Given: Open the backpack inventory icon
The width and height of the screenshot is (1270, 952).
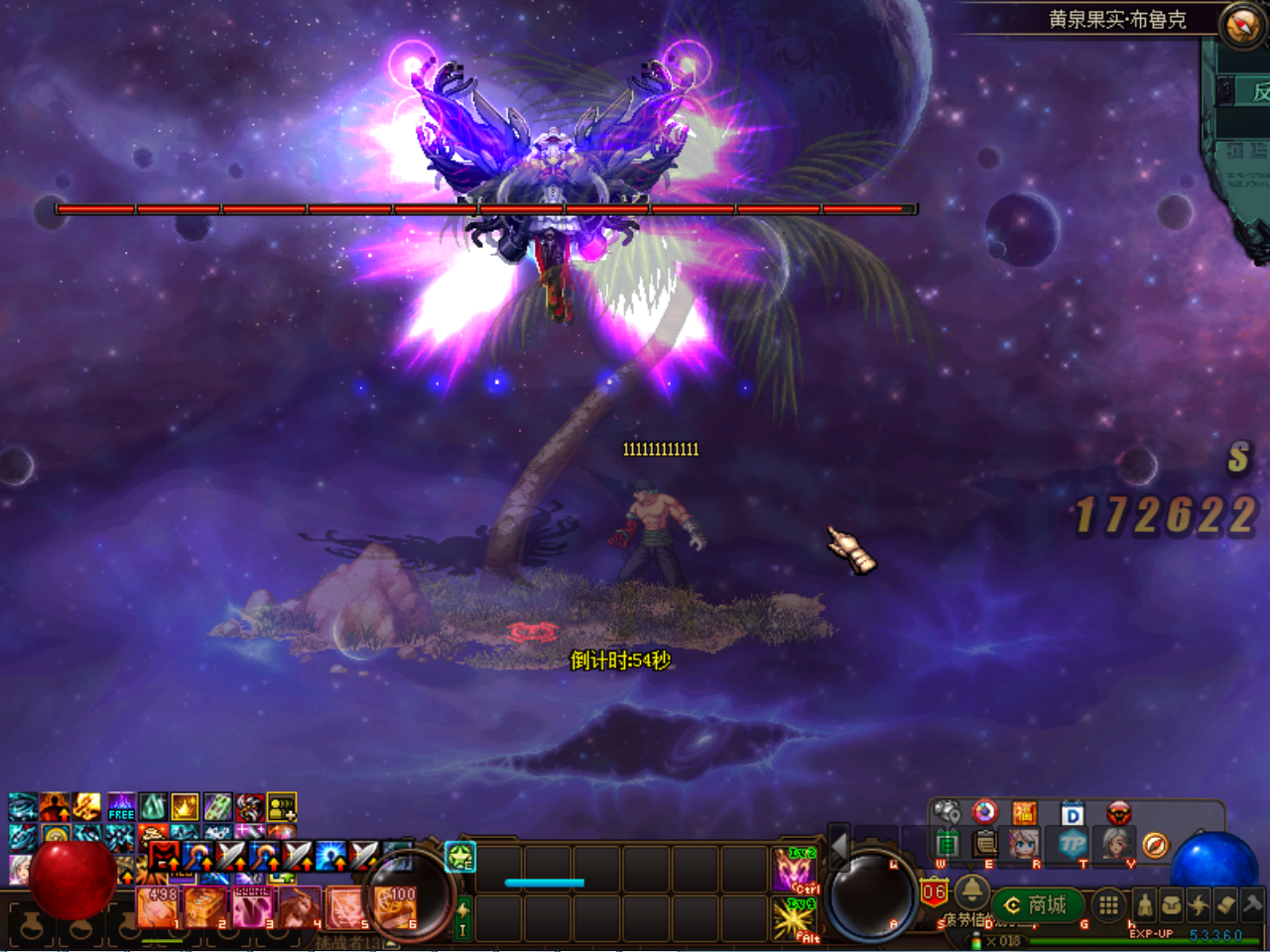Looking at the screenshot, I should [1174, 904].
